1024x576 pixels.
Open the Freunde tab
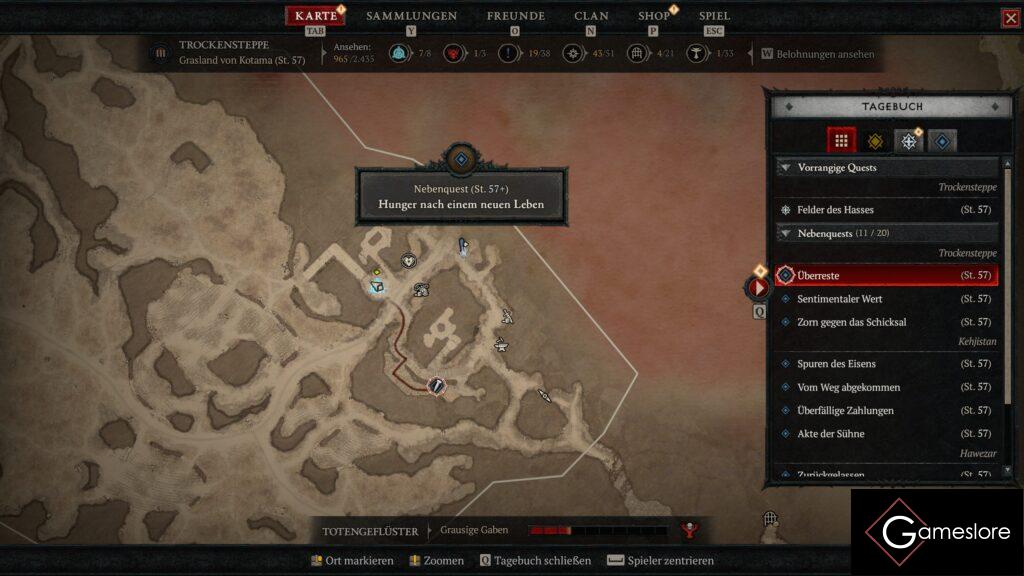point(515,16)
